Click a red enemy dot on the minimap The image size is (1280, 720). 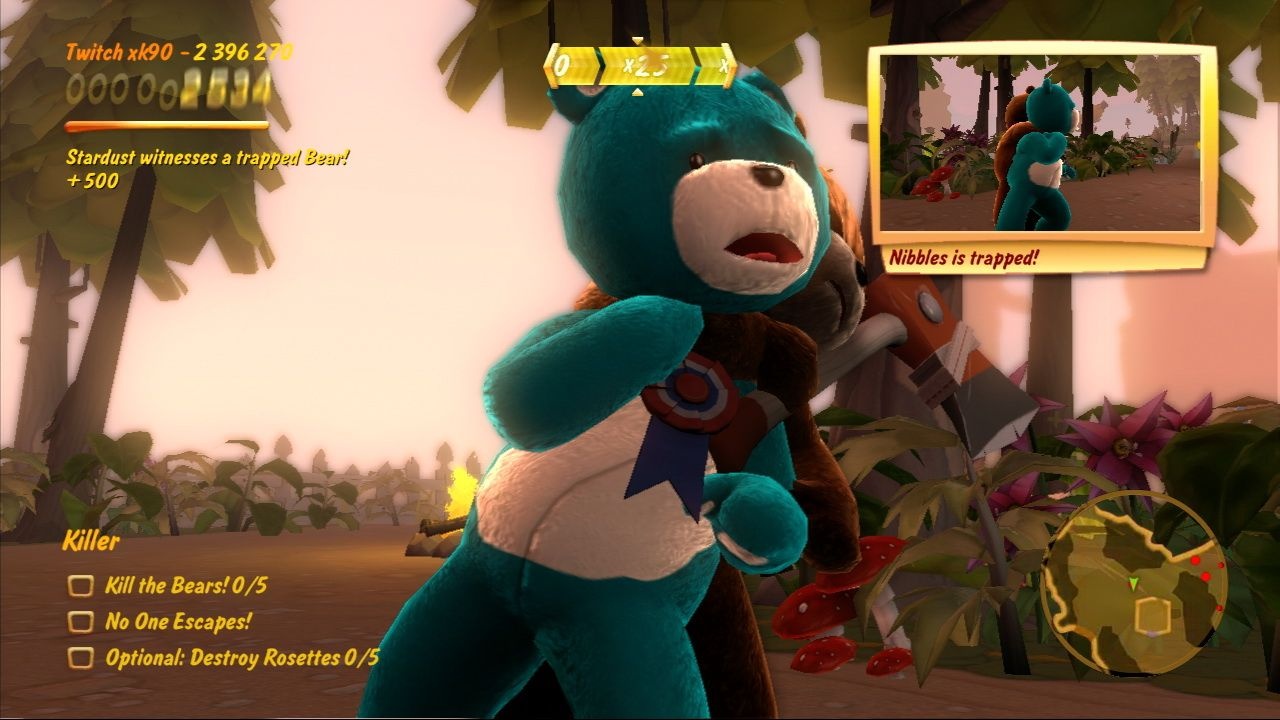(1195, 560)
